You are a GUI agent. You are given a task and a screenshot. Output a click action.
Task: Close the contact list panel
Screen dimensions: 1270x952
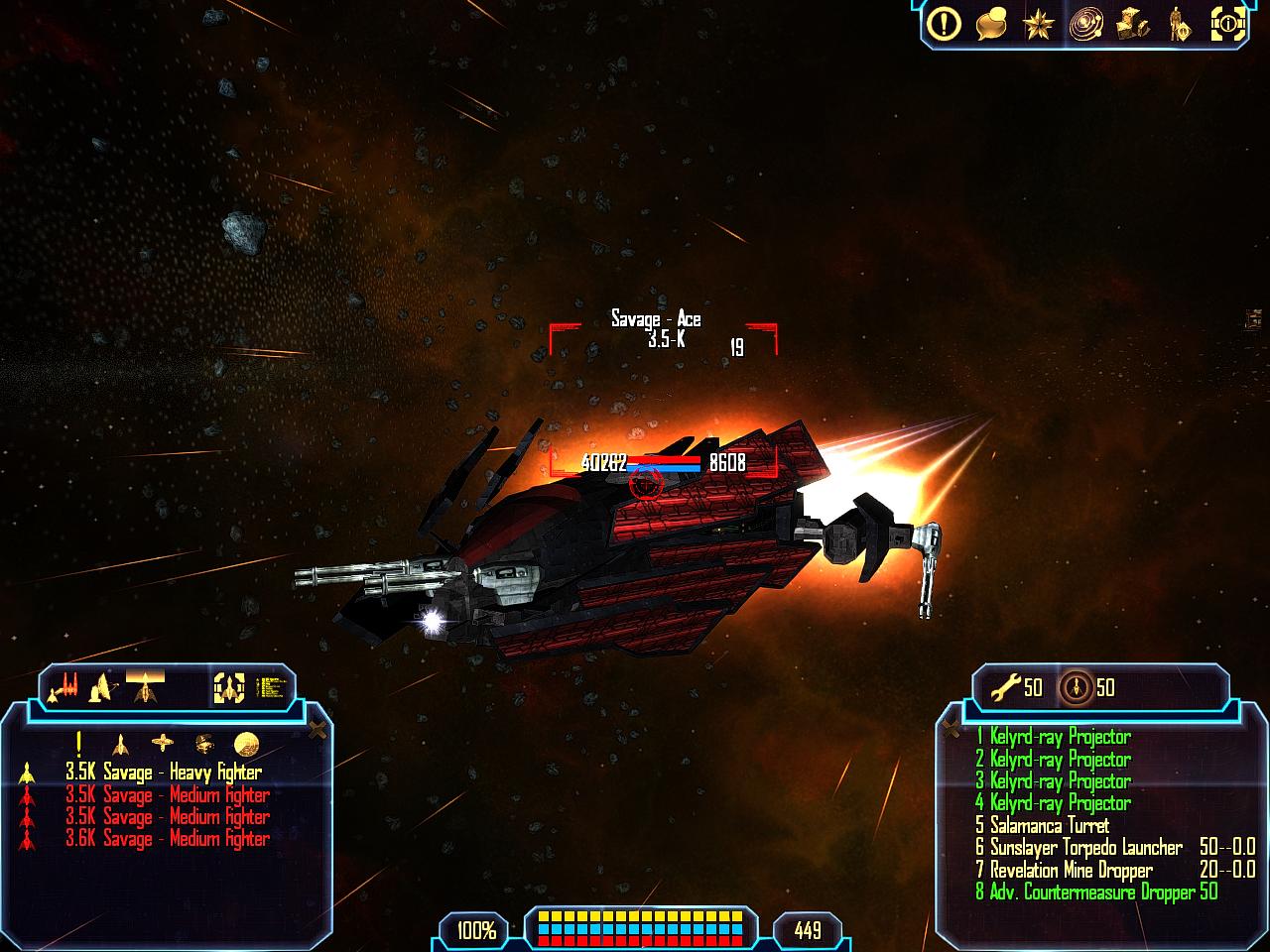point(317,731)
